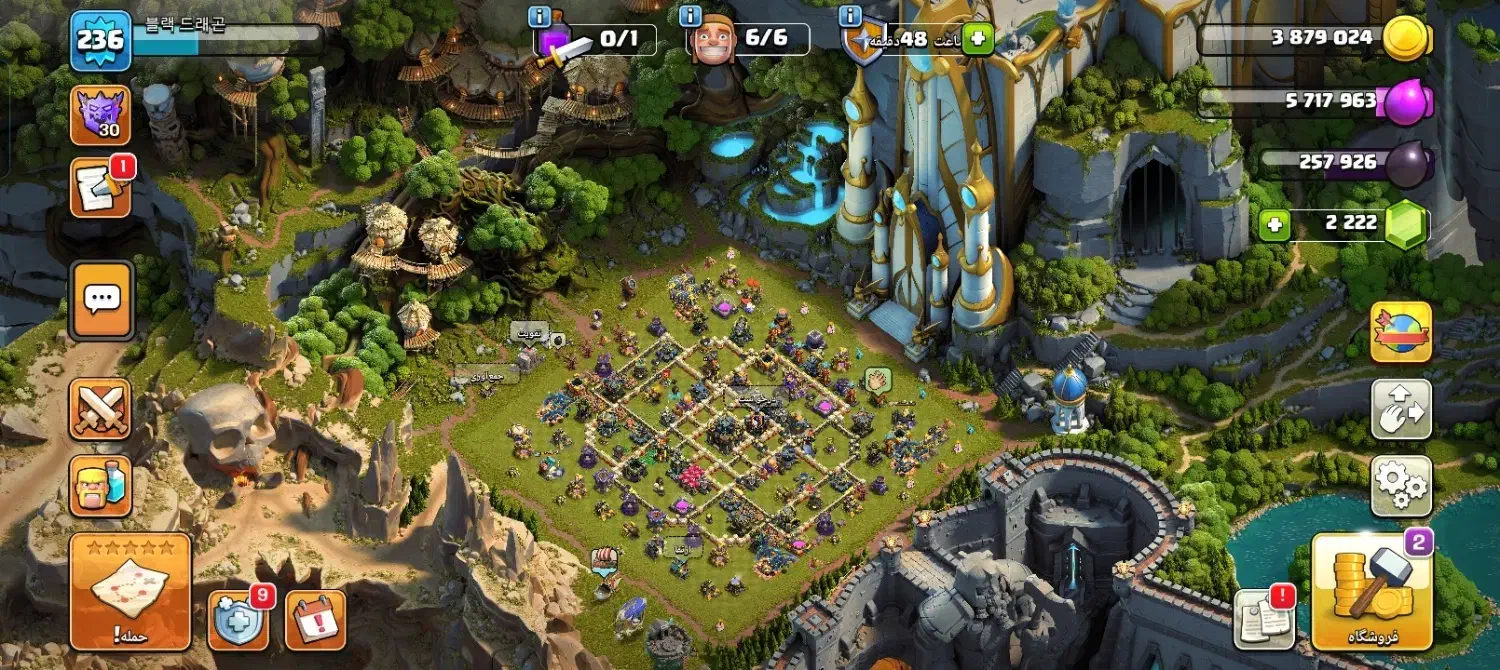Open the player profile level 236 badge
The height and width of the screenshot is (670, 1500).
[x=101, y=41]
